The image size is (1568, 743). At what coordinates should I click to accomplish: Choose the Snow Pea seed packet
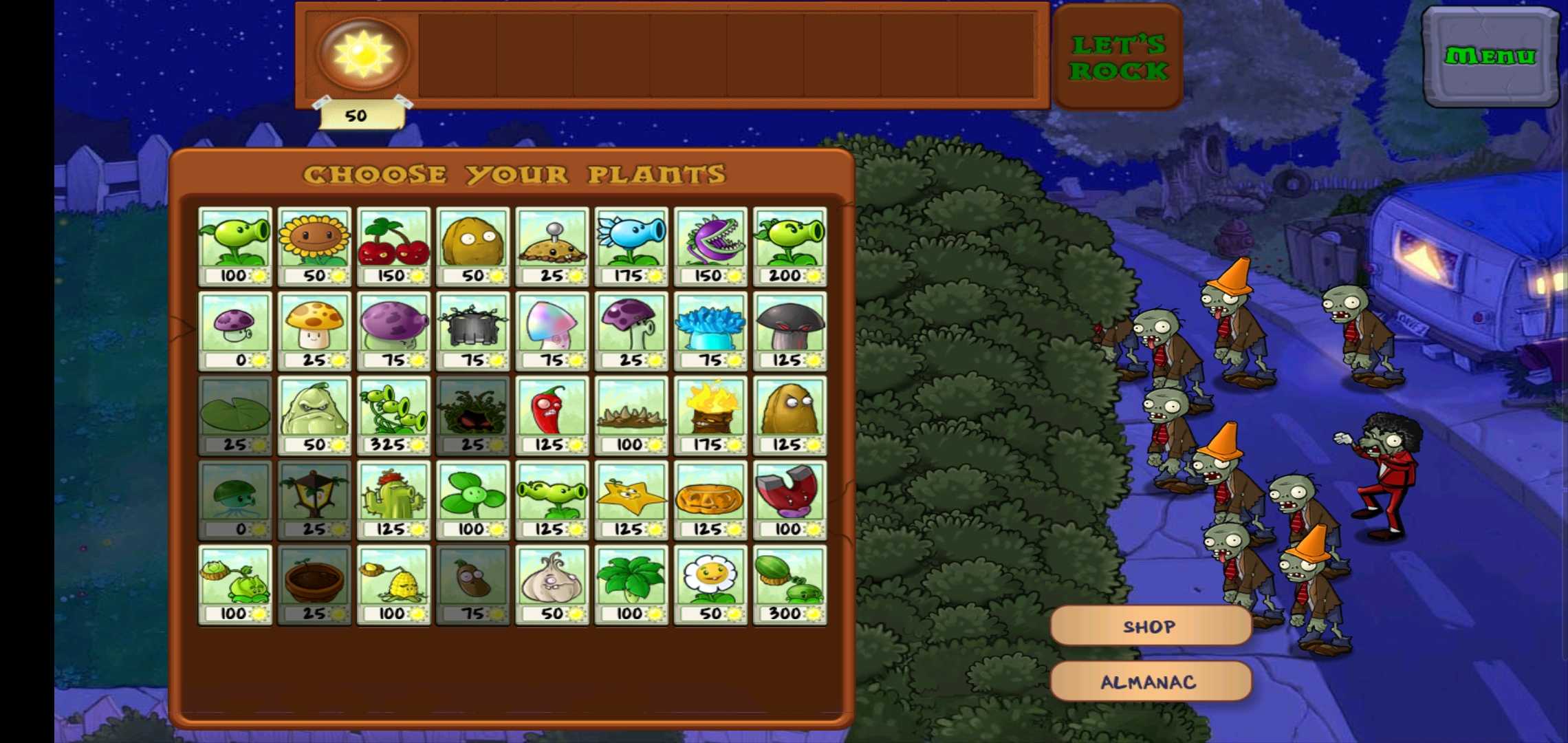click(x=631, y=246)
